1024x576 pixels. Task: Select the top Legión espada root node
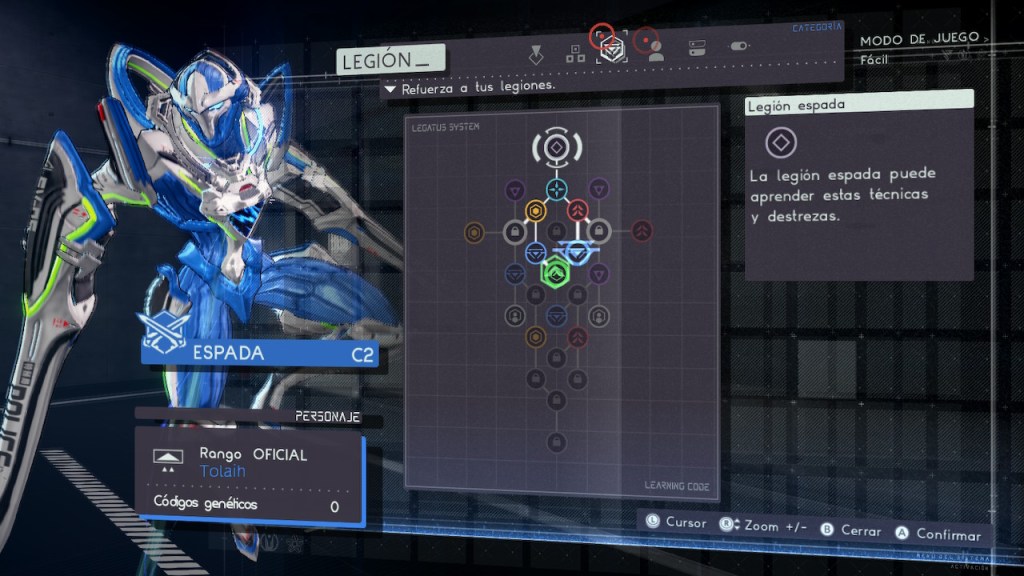pyautogui.click(x=556, y=148)
